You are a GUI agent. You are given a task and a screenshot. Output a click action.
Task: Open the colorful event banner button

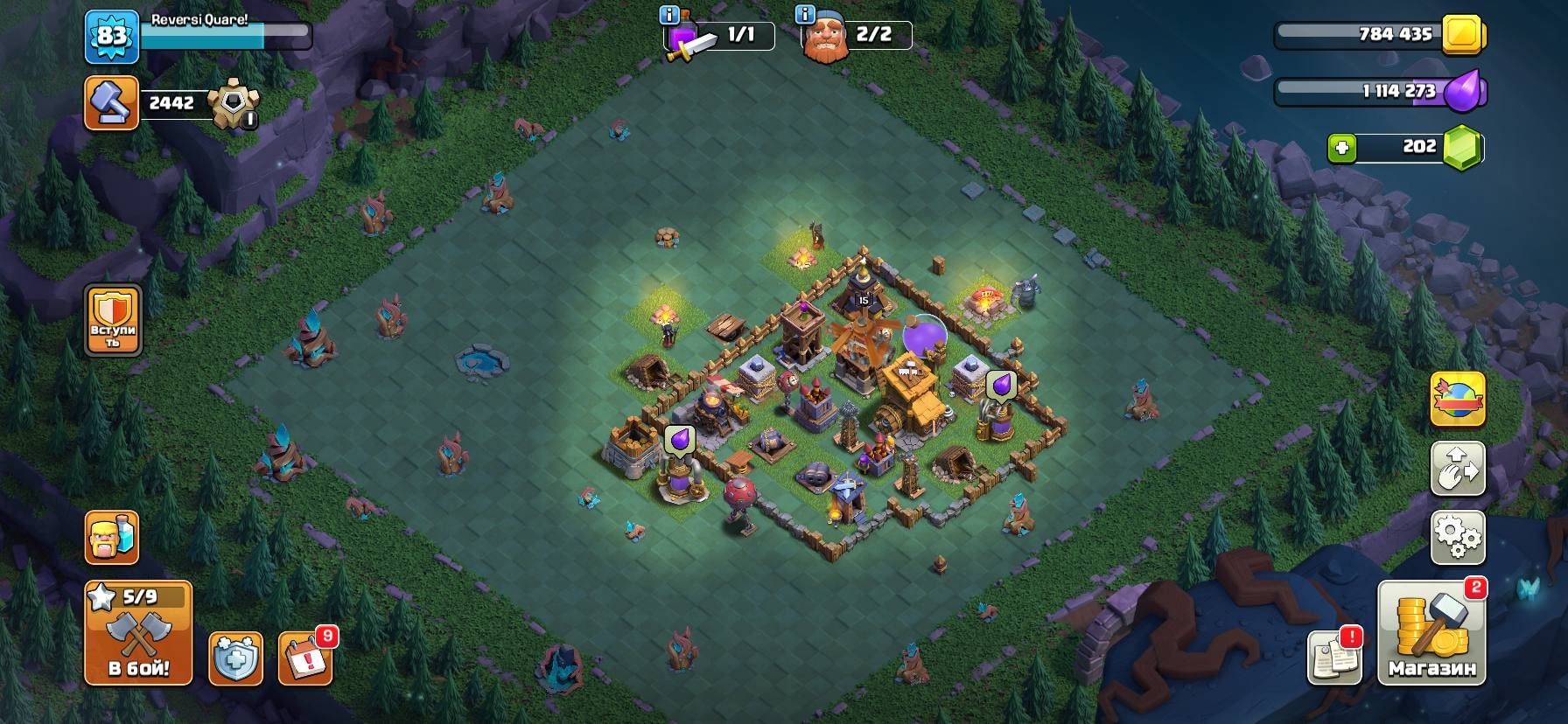(x=1458, y=399)
